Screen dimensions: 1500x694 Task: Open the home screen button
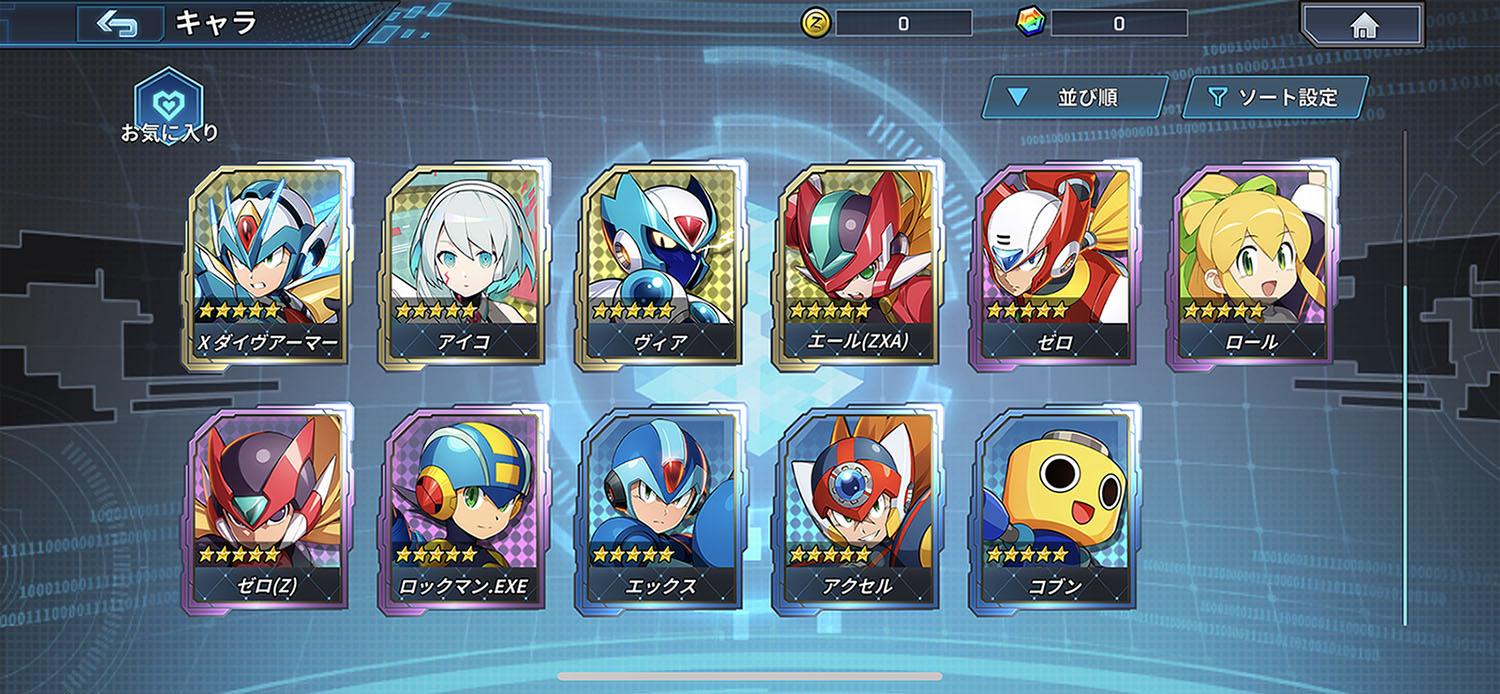coord(1364,25)
